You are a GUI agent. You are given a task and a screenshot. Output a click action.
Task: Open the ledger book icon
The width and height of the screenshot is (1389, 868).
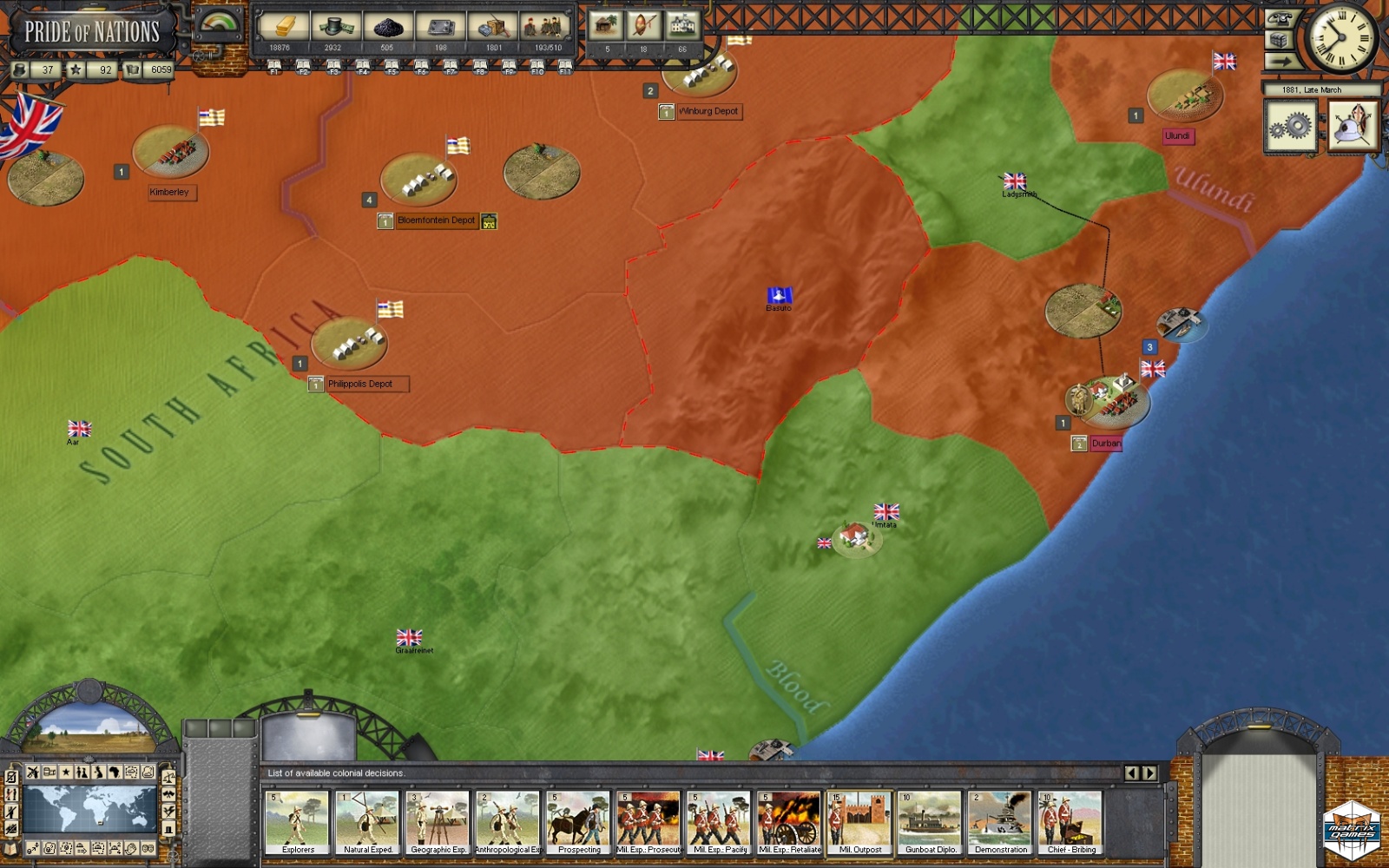11,848
